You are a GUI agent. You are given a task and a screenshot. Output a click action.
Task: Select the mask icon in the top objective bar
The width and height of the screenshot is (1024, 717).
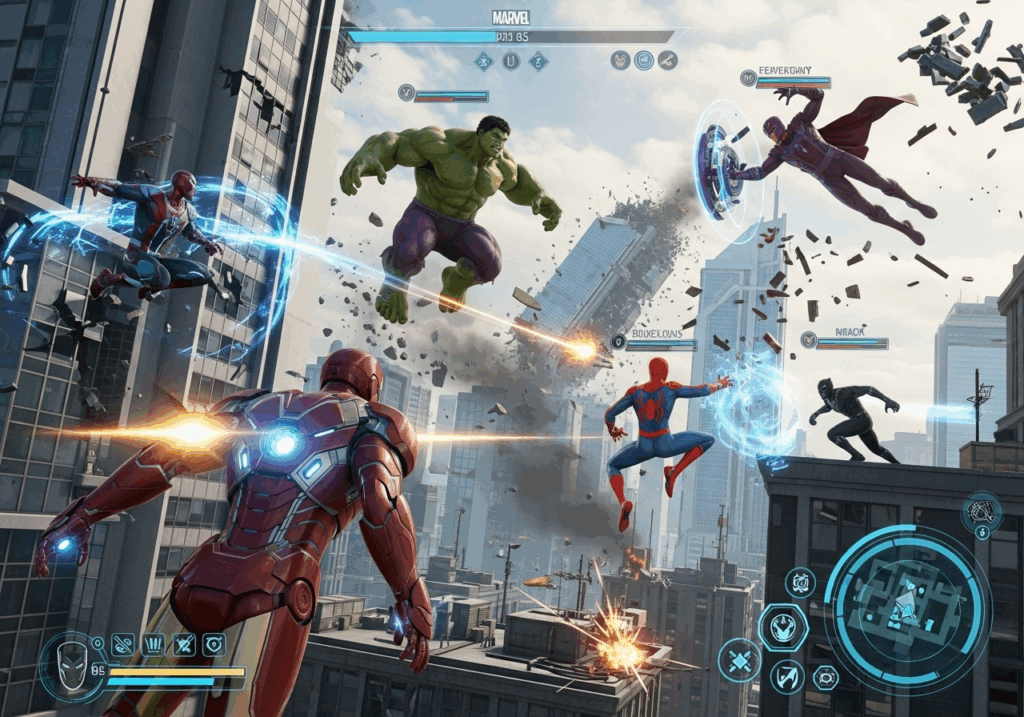pyautogui.click(x=620, y=60)
